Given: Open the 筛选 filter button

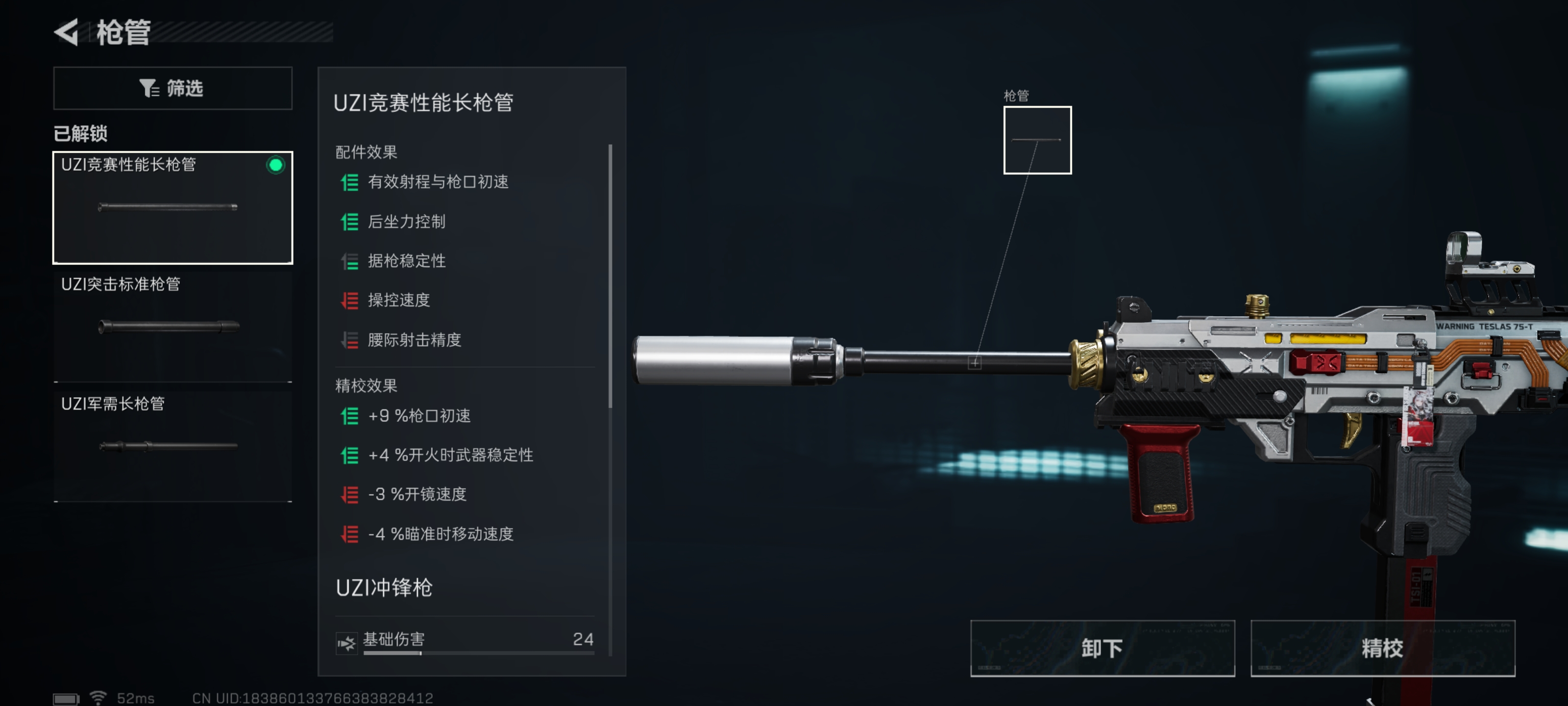Looking at the screenshot, I should [x=173, y=88].
